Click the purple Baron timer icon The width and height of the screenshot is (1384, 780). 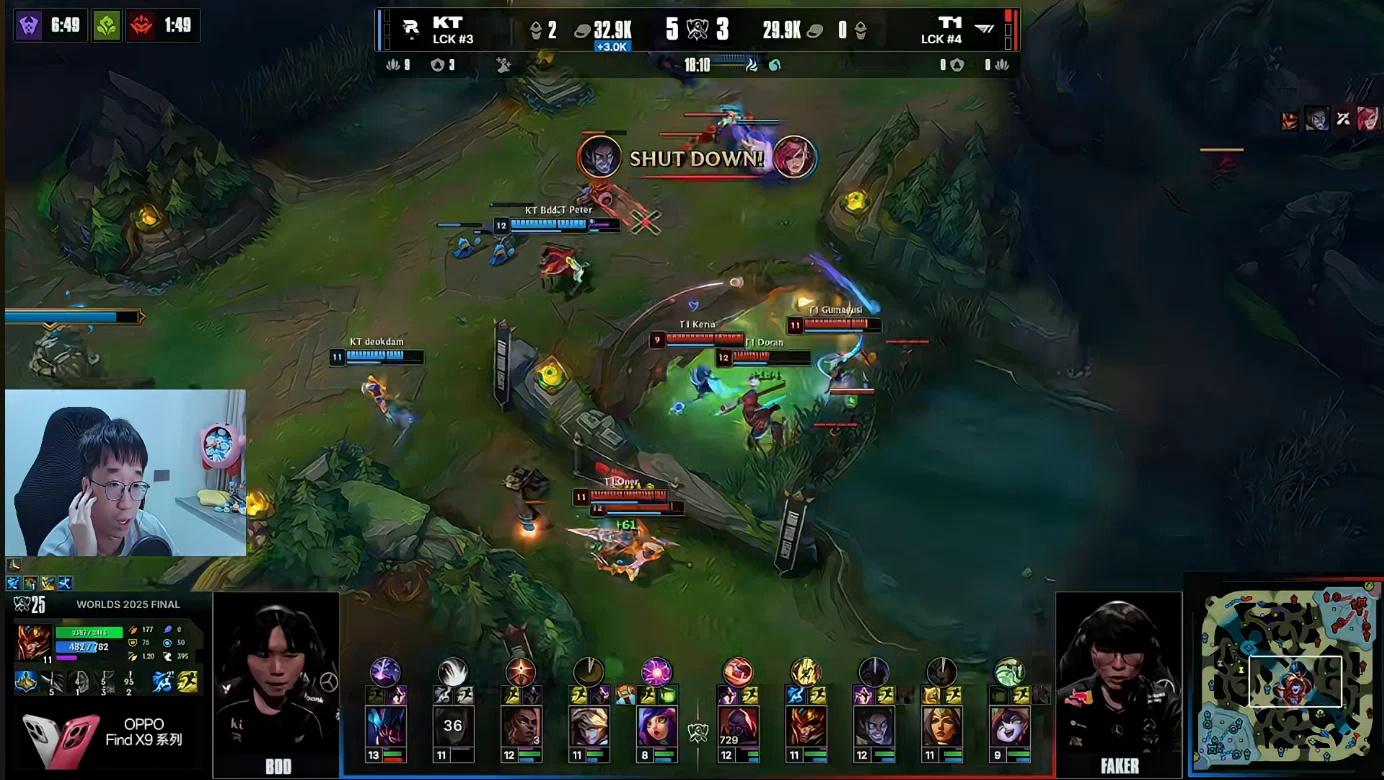[29, 25]
